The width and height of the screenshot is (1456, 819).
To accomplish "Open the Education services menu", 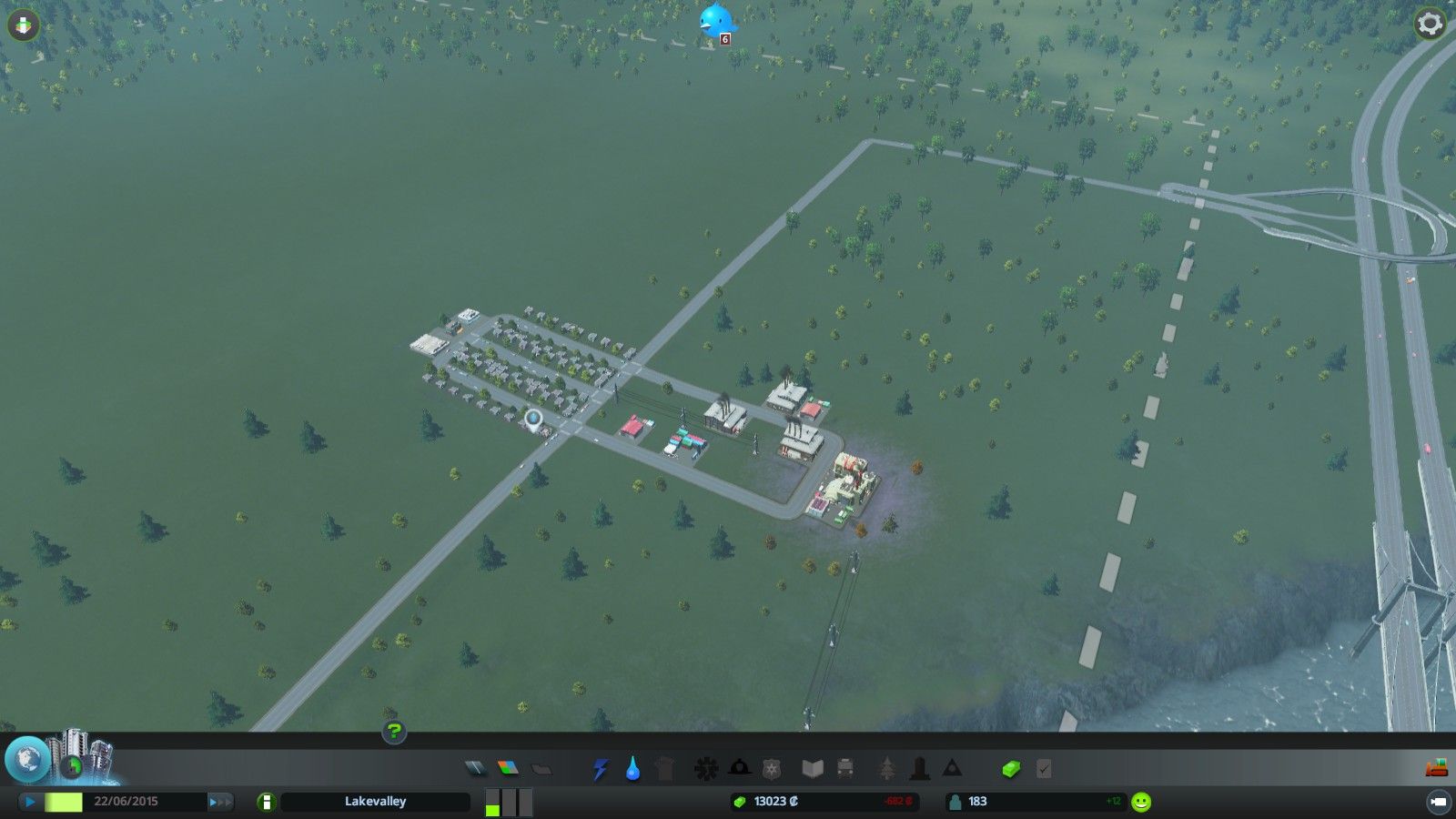I will (813, 769).
